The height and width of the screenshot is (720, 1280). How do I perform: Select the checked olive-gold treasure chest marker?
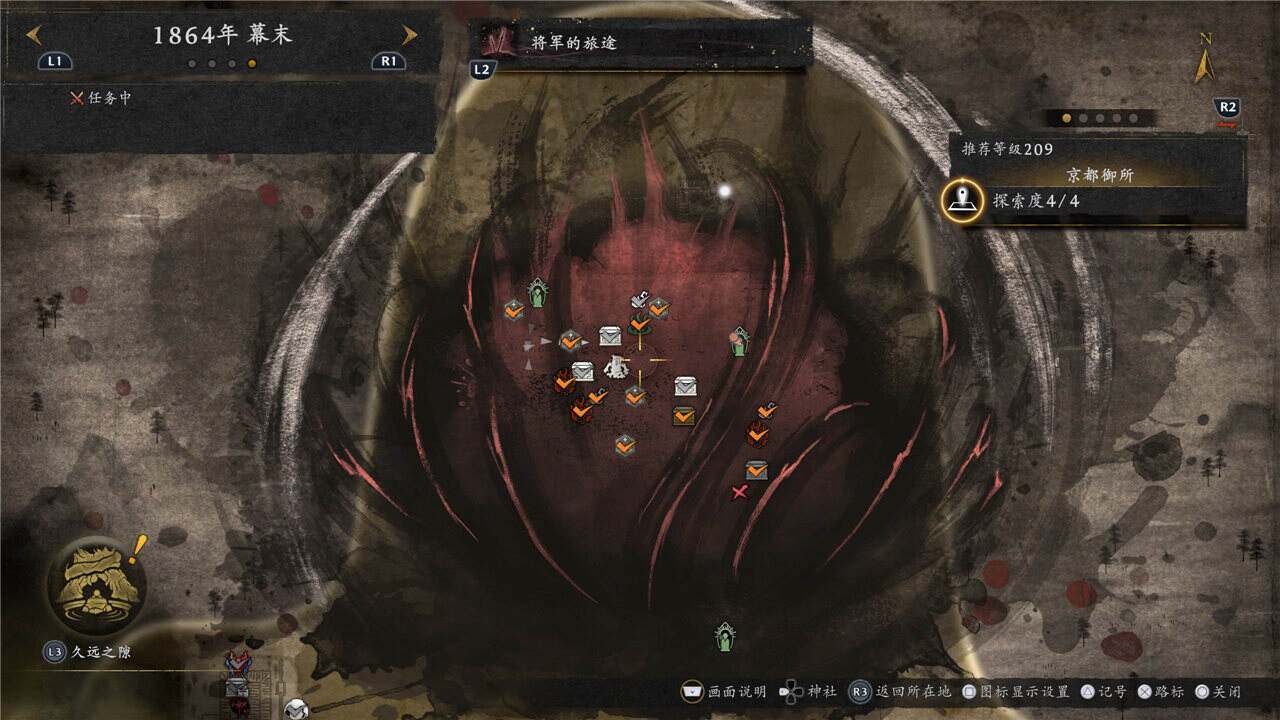(684, 415)
